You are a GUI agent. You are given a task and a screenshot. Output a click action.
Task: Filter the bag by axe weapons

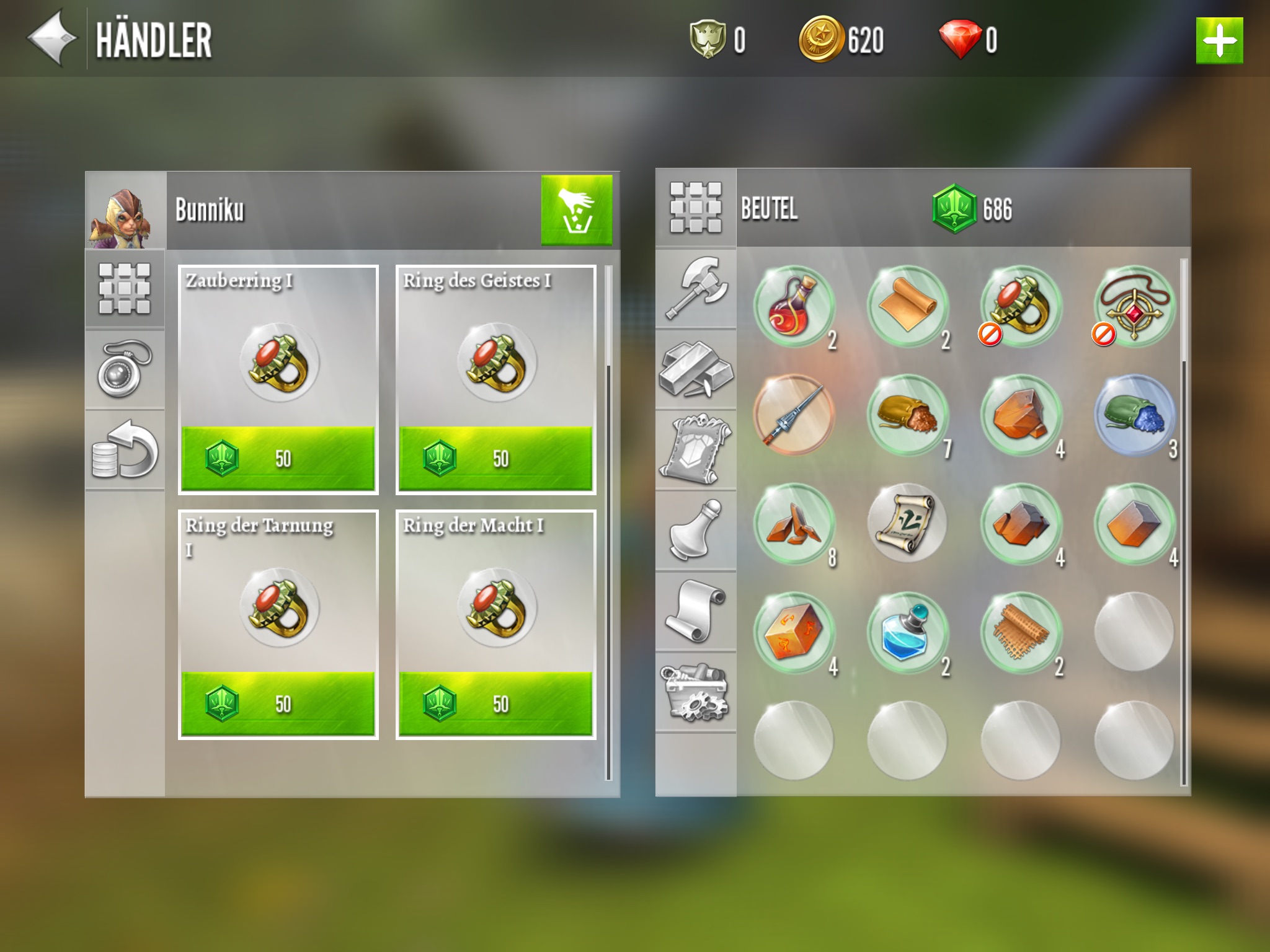click(x=696, y=288)
